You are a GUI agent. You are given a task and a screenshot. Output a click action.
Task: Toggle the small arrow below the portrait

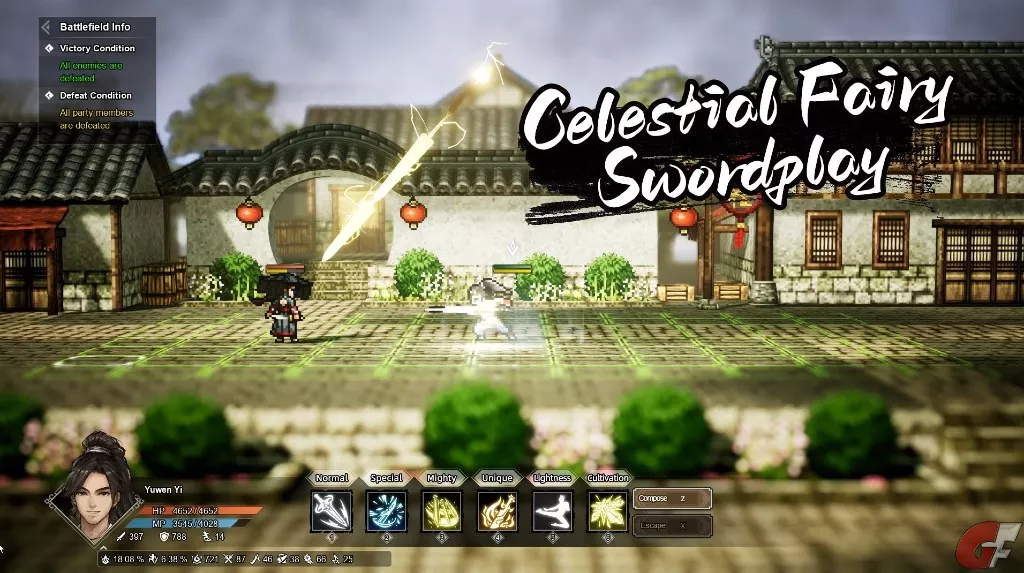(101, 548)
